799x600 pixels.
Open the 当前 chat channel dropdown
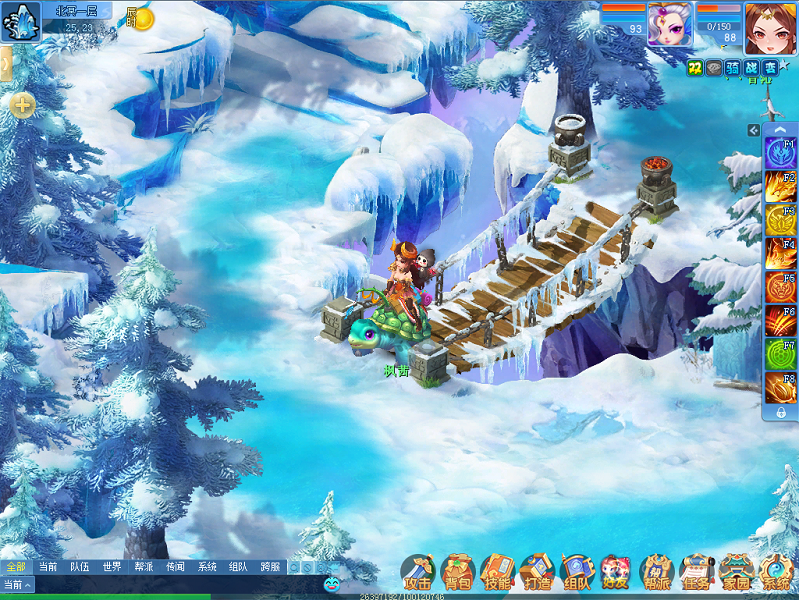[17, 585]
